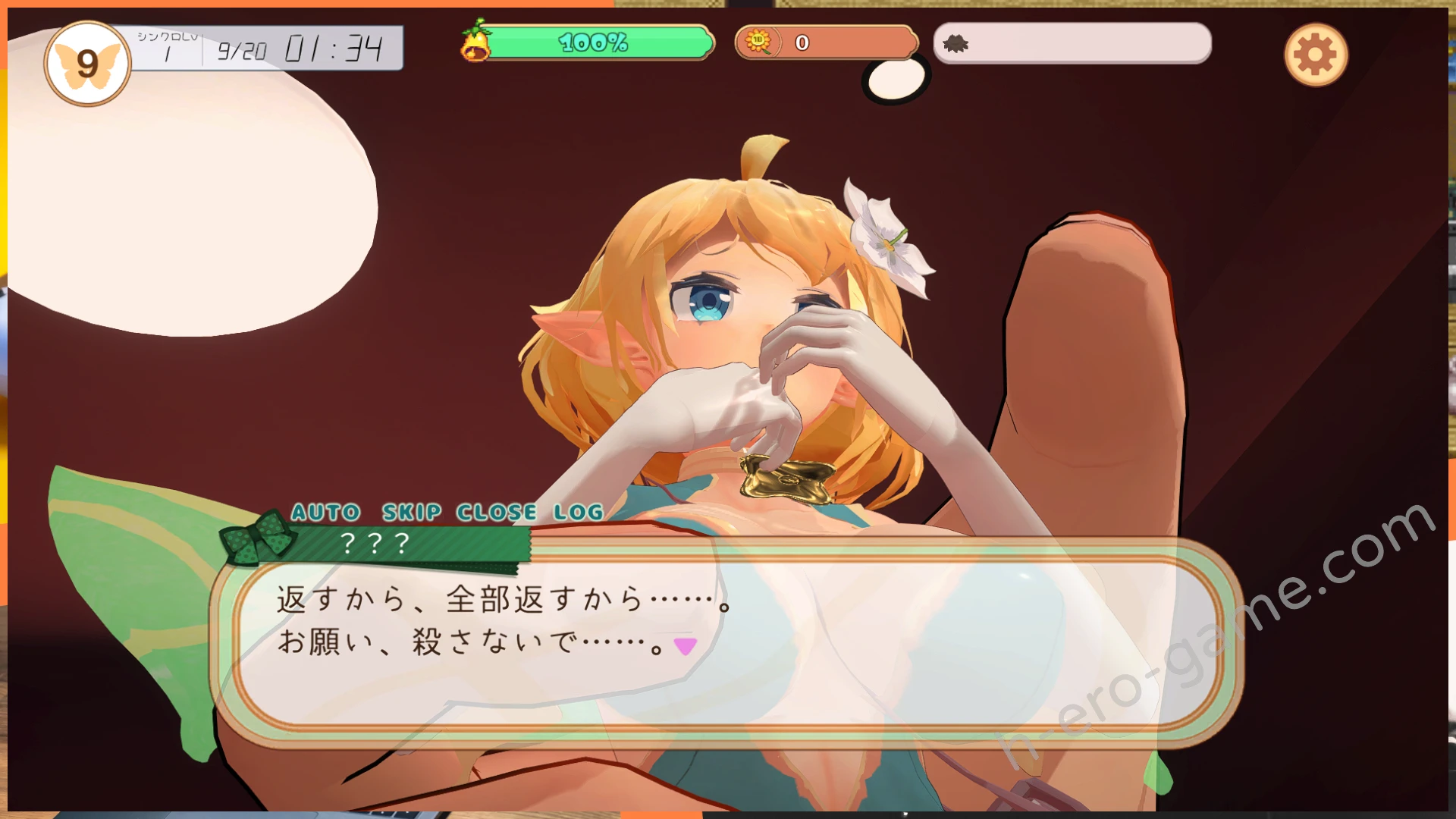Hide the dialogue box with CLOSE
1456x819 pixels.
tap(497, 513)
